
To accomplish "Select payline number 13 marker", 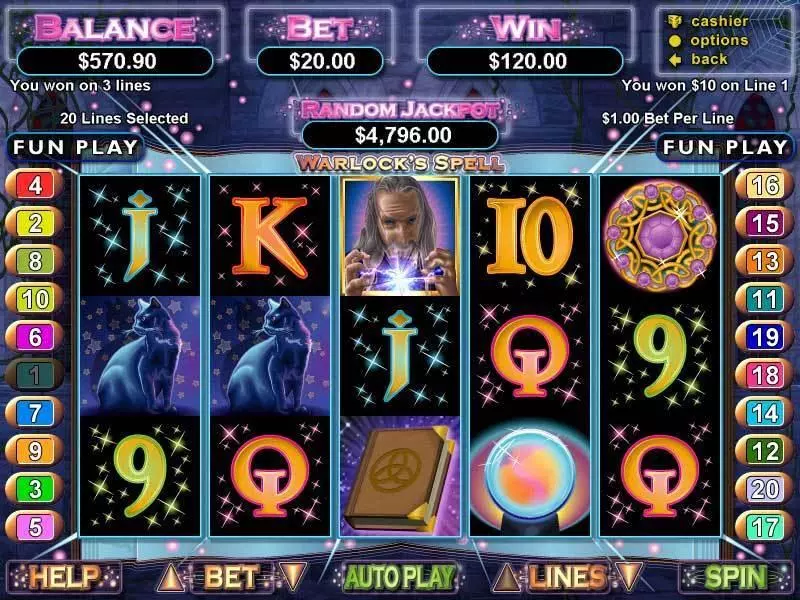I will 765,261.
